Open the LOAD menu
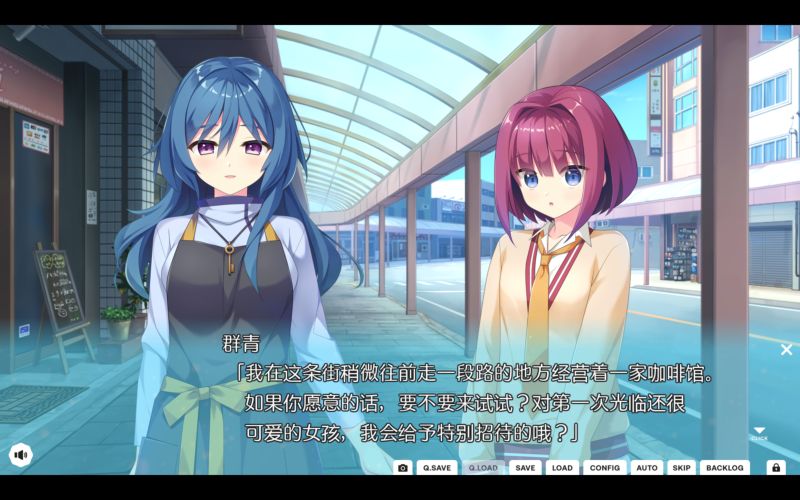800x500 pixels. pyautogui.click(x=562, y=467)
